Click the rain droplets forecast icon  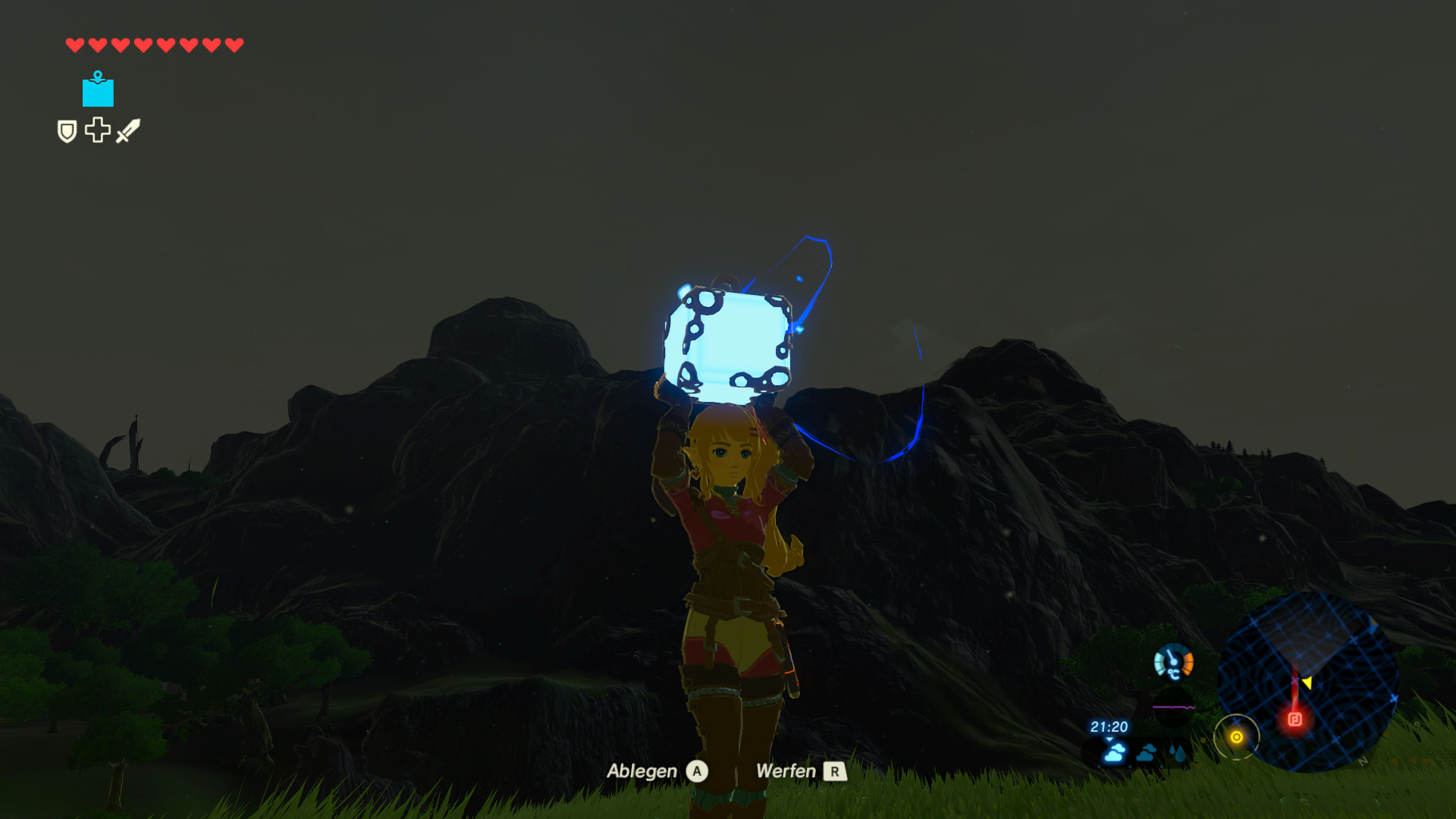pyautogui.click(x=1177, y=752)
